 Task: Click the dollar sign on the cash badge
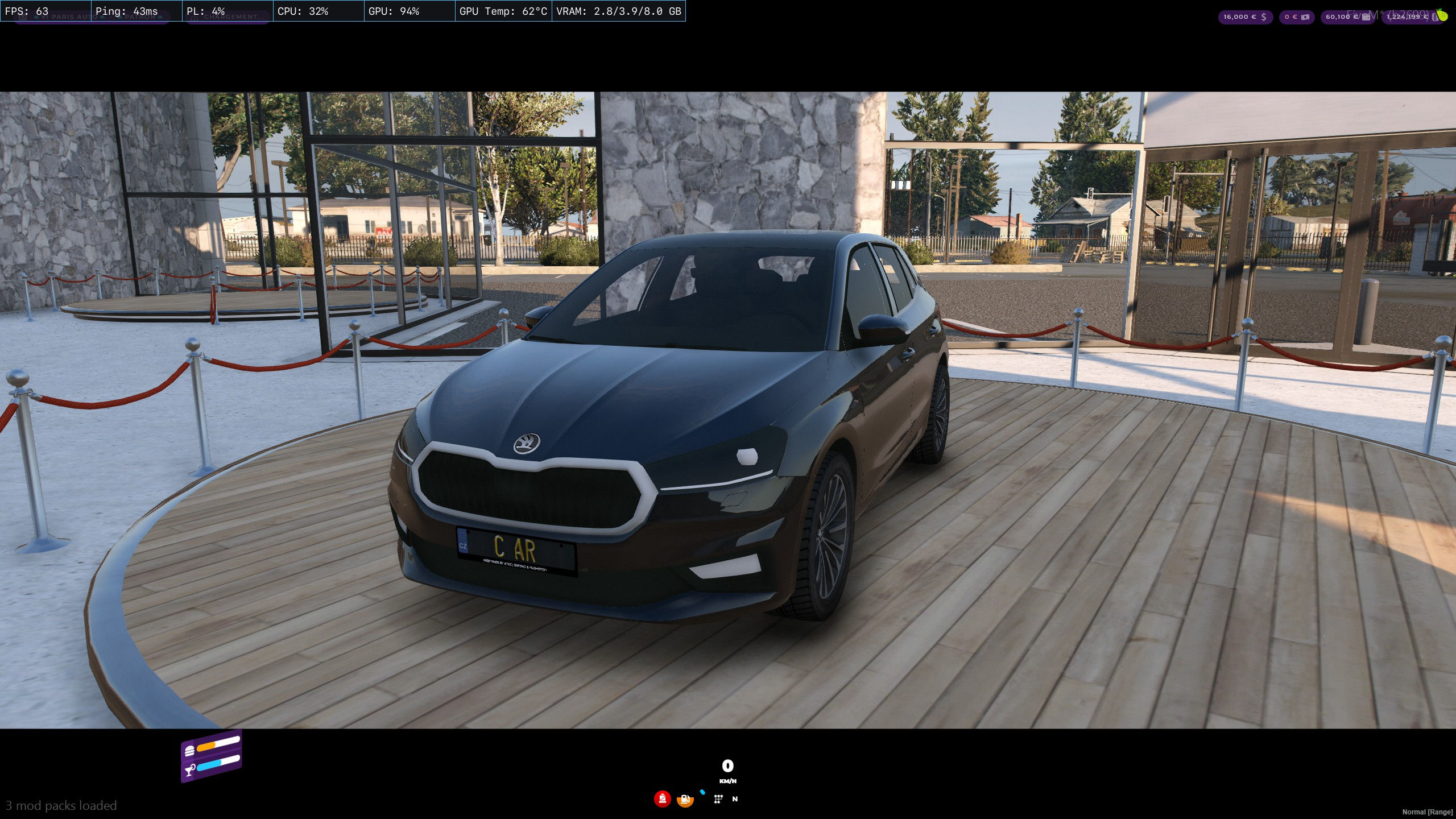(1264, 17)
